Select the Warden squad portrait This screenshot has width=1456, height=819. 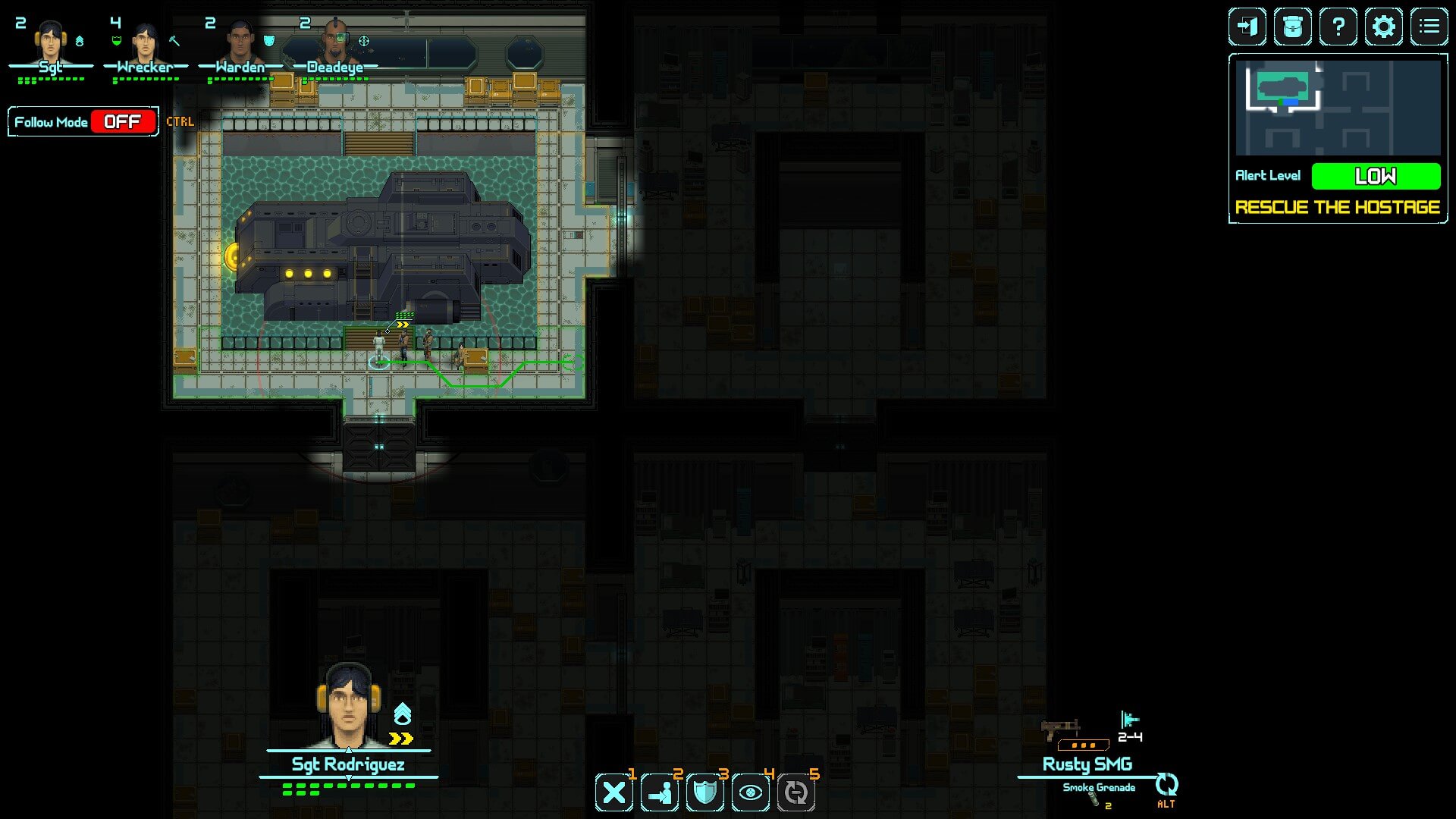pyautogui.click(x=240, y=44)
